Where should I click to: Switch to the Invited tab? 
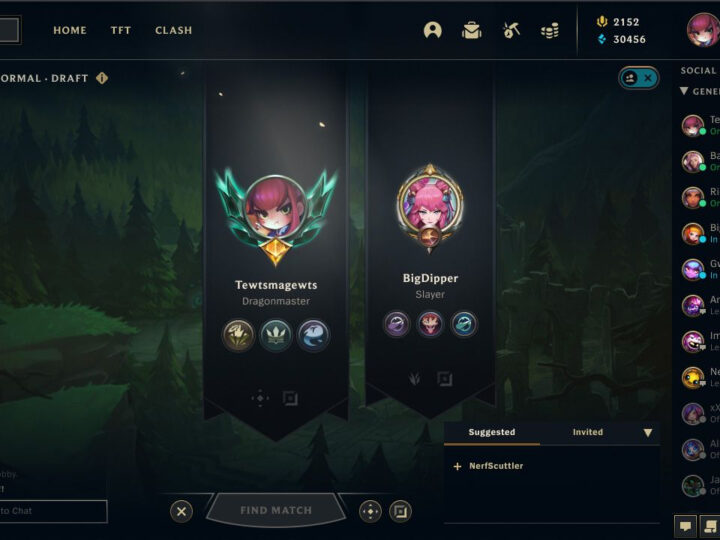click(x=588, y=432)
